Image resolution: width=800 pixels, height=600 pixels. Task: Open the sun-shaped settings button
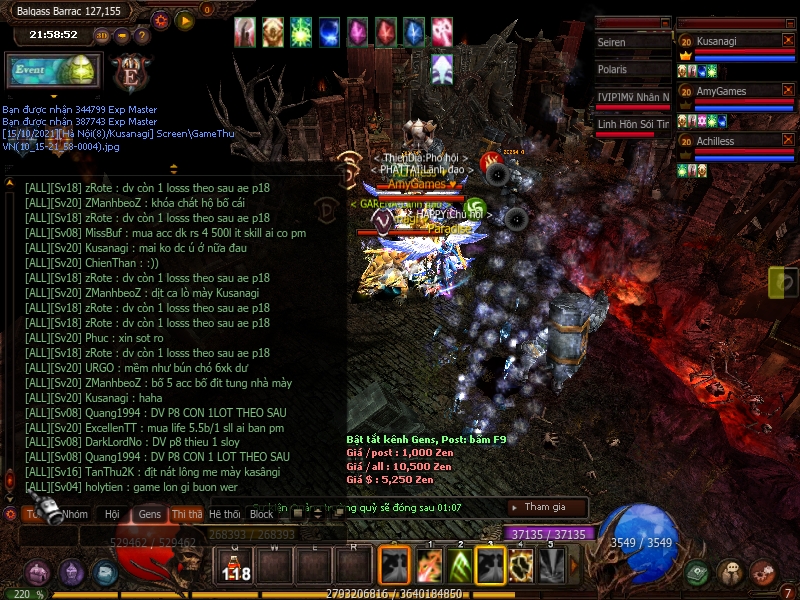161,20
